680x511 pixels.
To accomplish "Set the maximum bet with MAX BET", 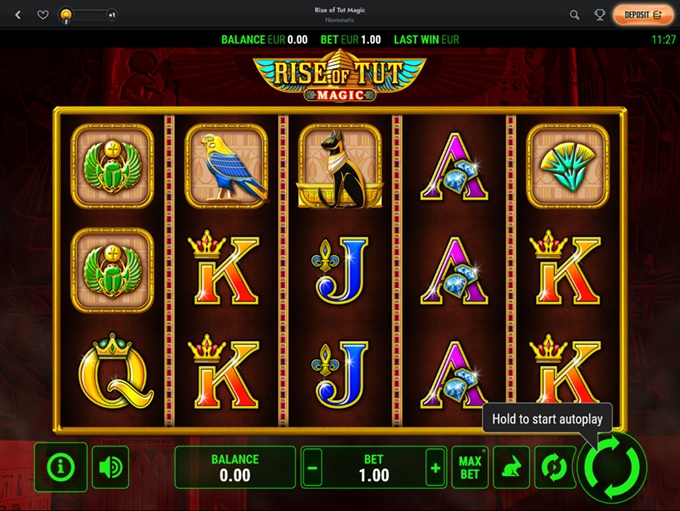I will tap(469, 467).
